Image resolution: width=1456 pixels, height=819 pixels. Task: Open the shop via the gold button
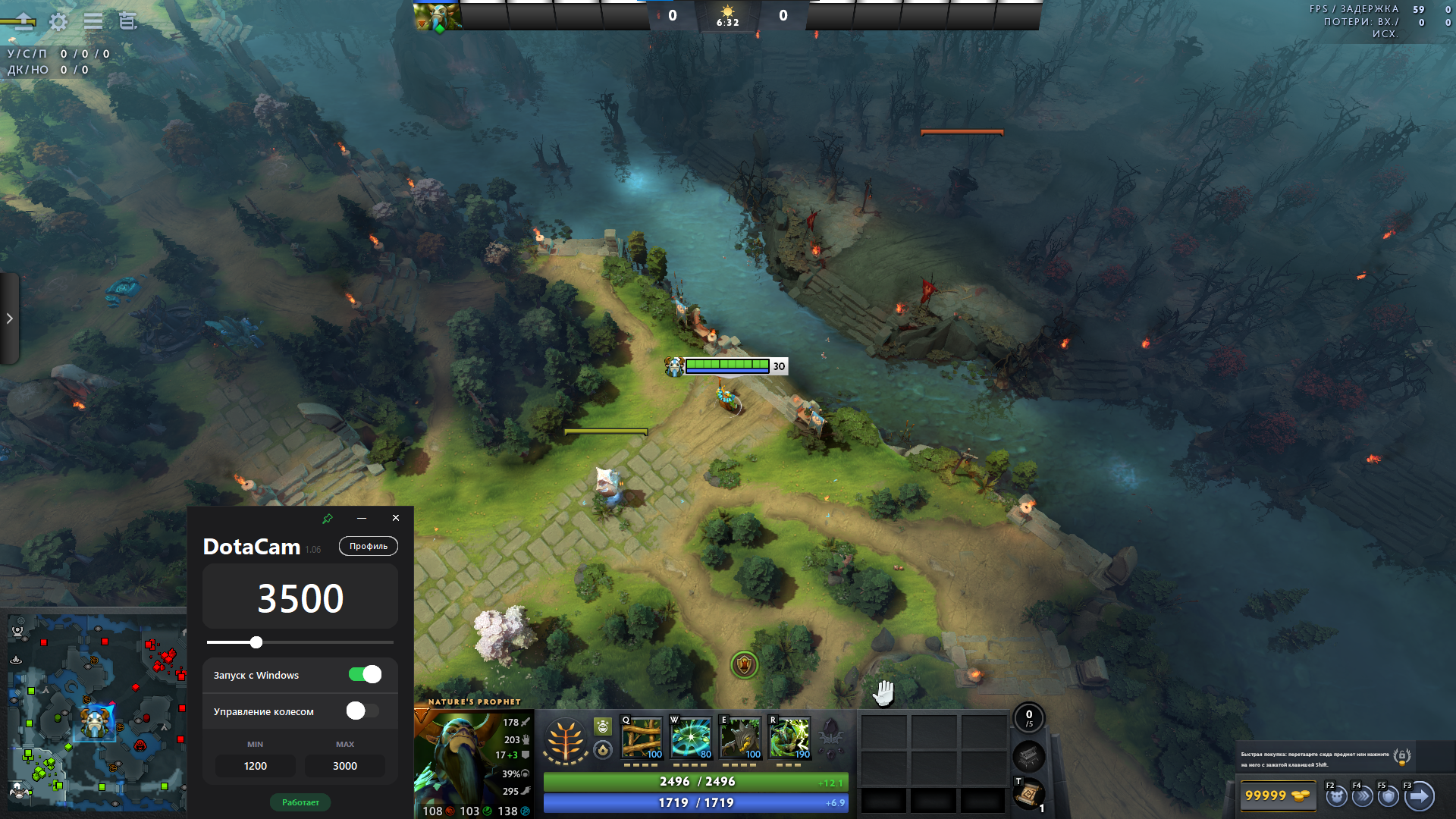[1277, 796]
